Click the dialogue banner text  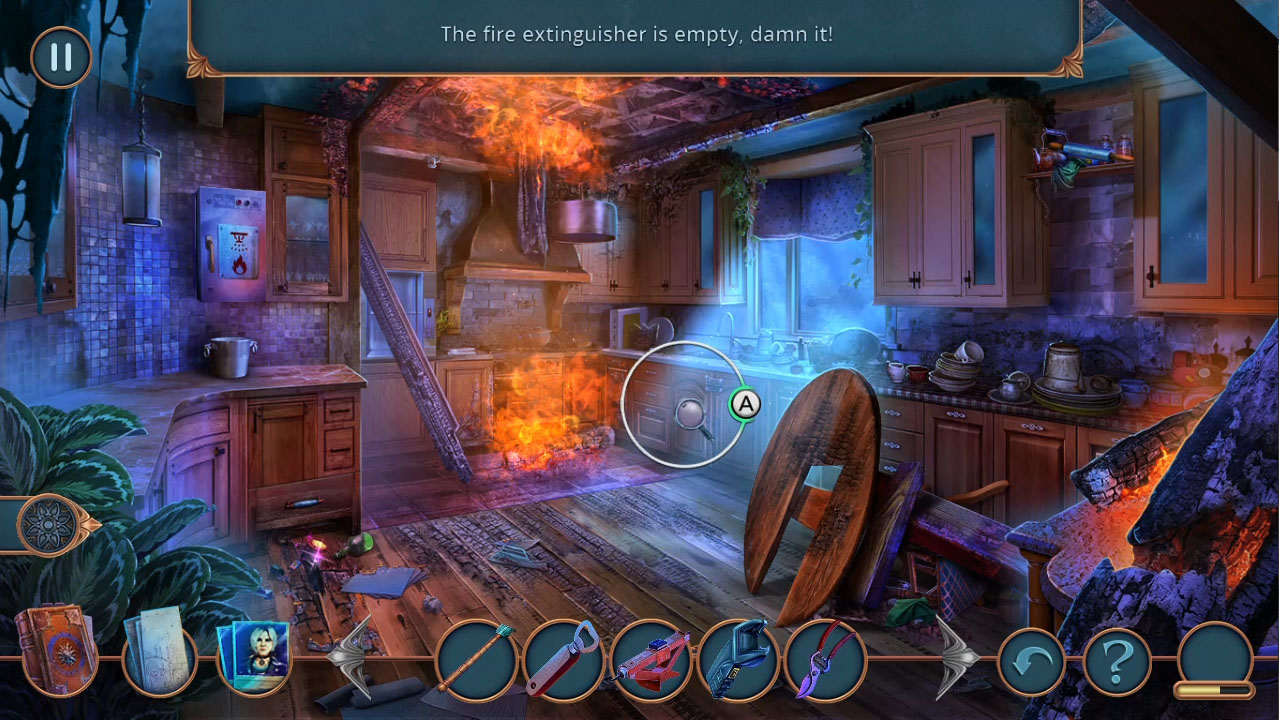640,33
